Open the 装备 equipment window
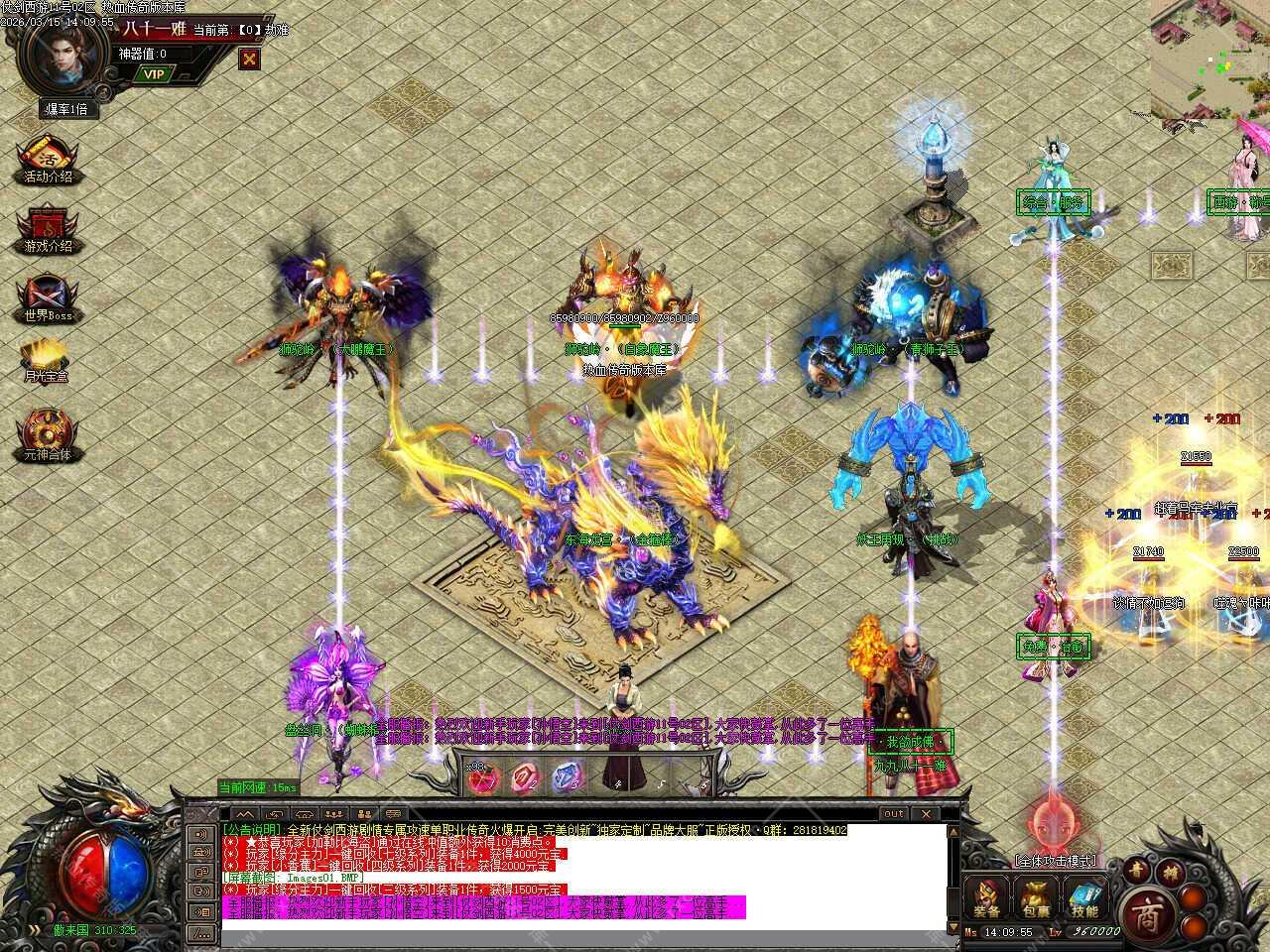Screen dimensions: 1270x952 (987, 898)
